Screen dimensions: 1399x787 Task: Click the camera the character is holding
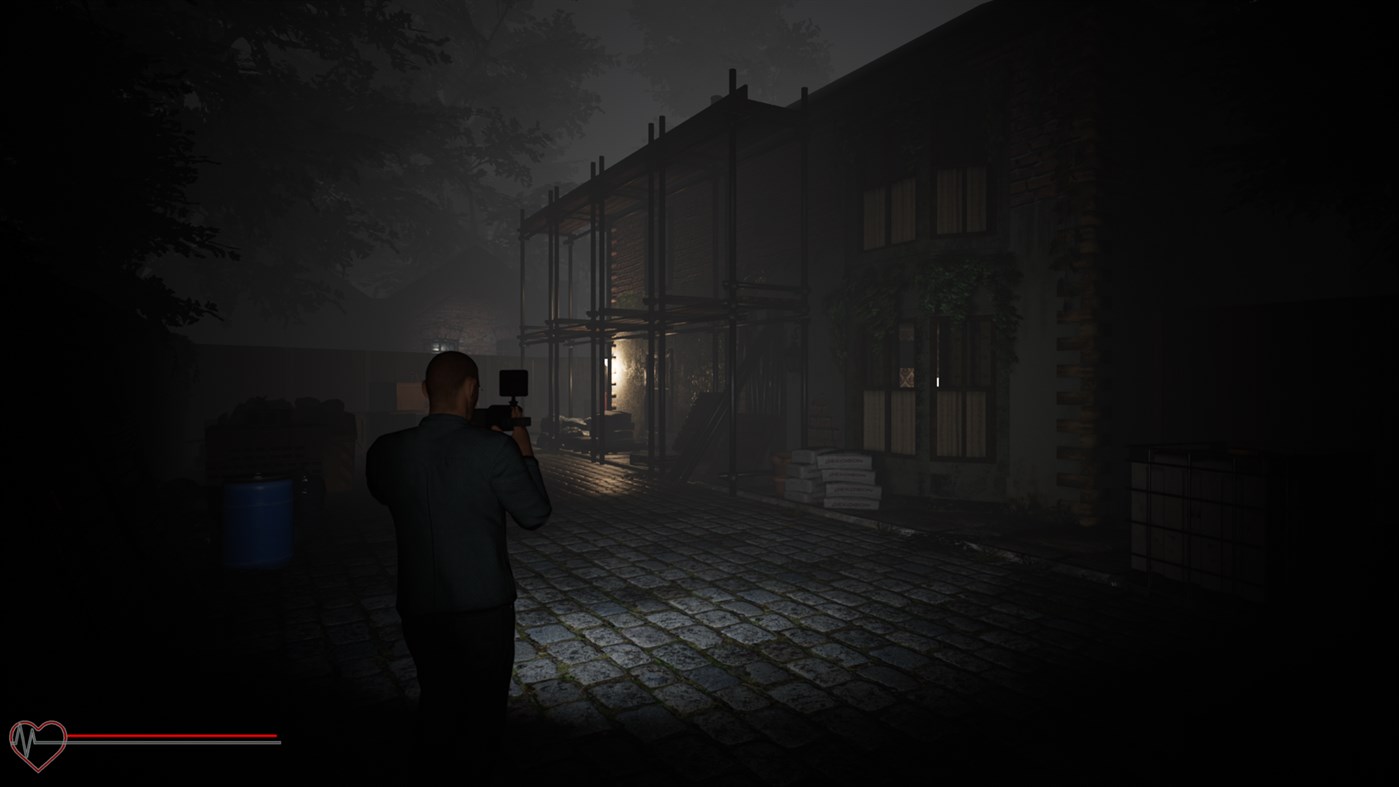[505, 417]
